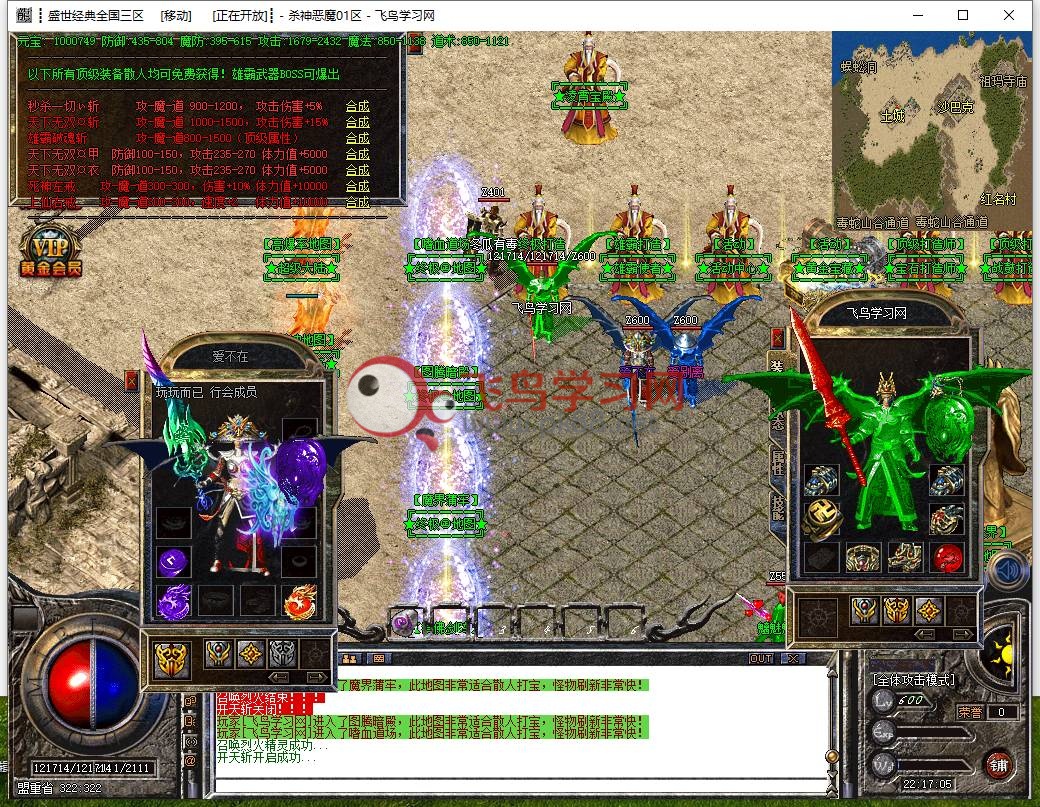
Task: Select the golden swastika ring slot
Action: [820, 519]
